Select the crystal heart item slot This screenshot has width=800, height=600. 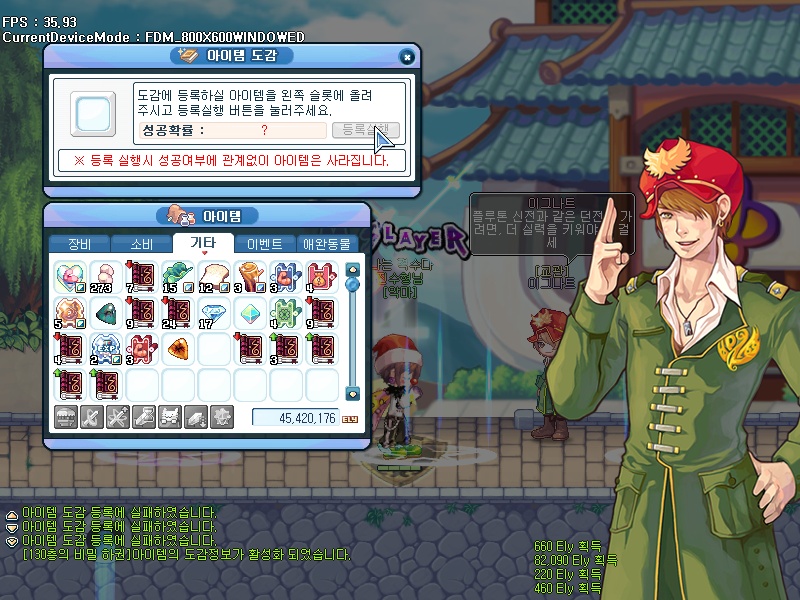tap(68, 275)
